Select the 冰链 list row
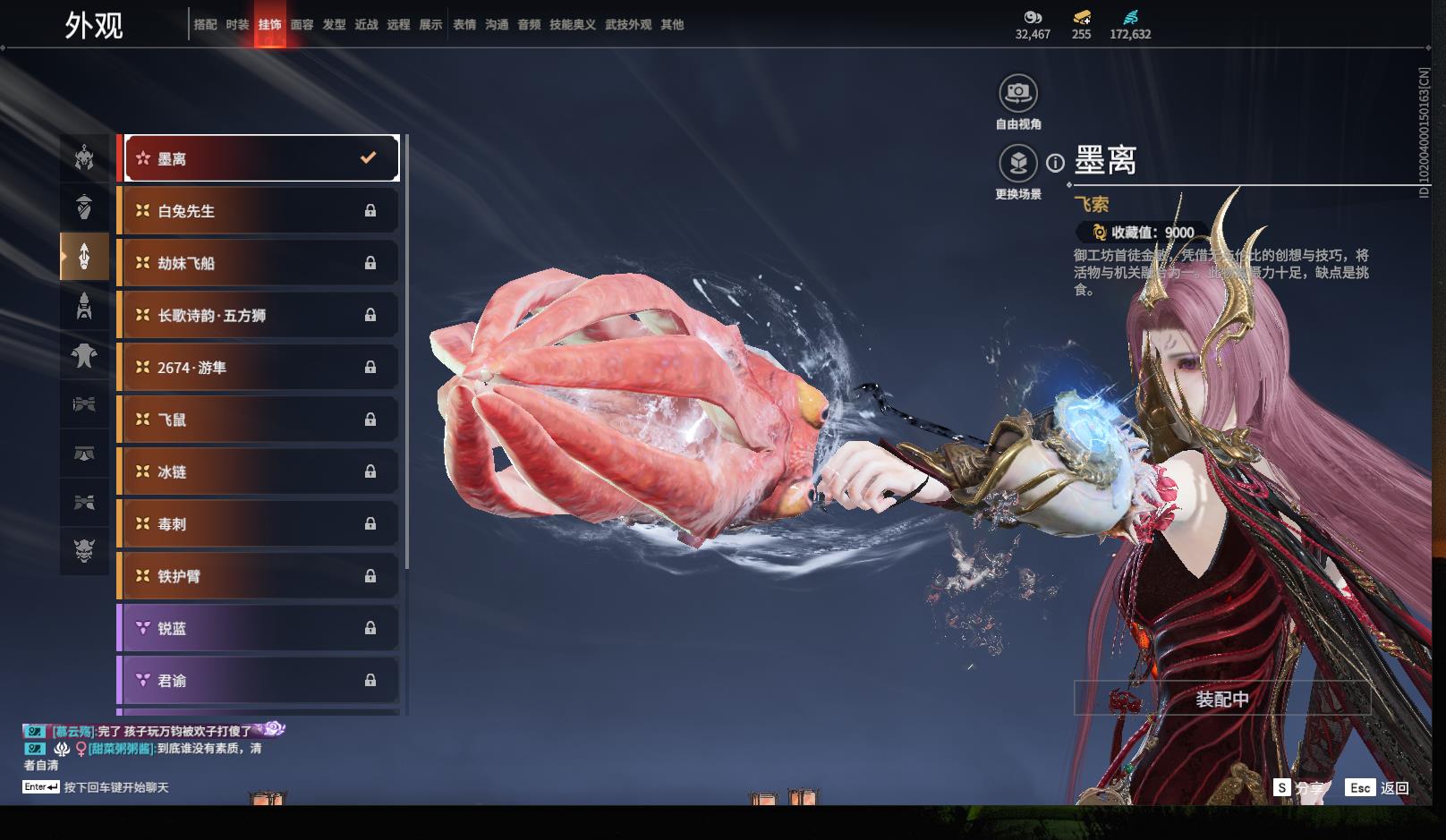The width and height of the screenshot is (1446, 840). [259, 471]
